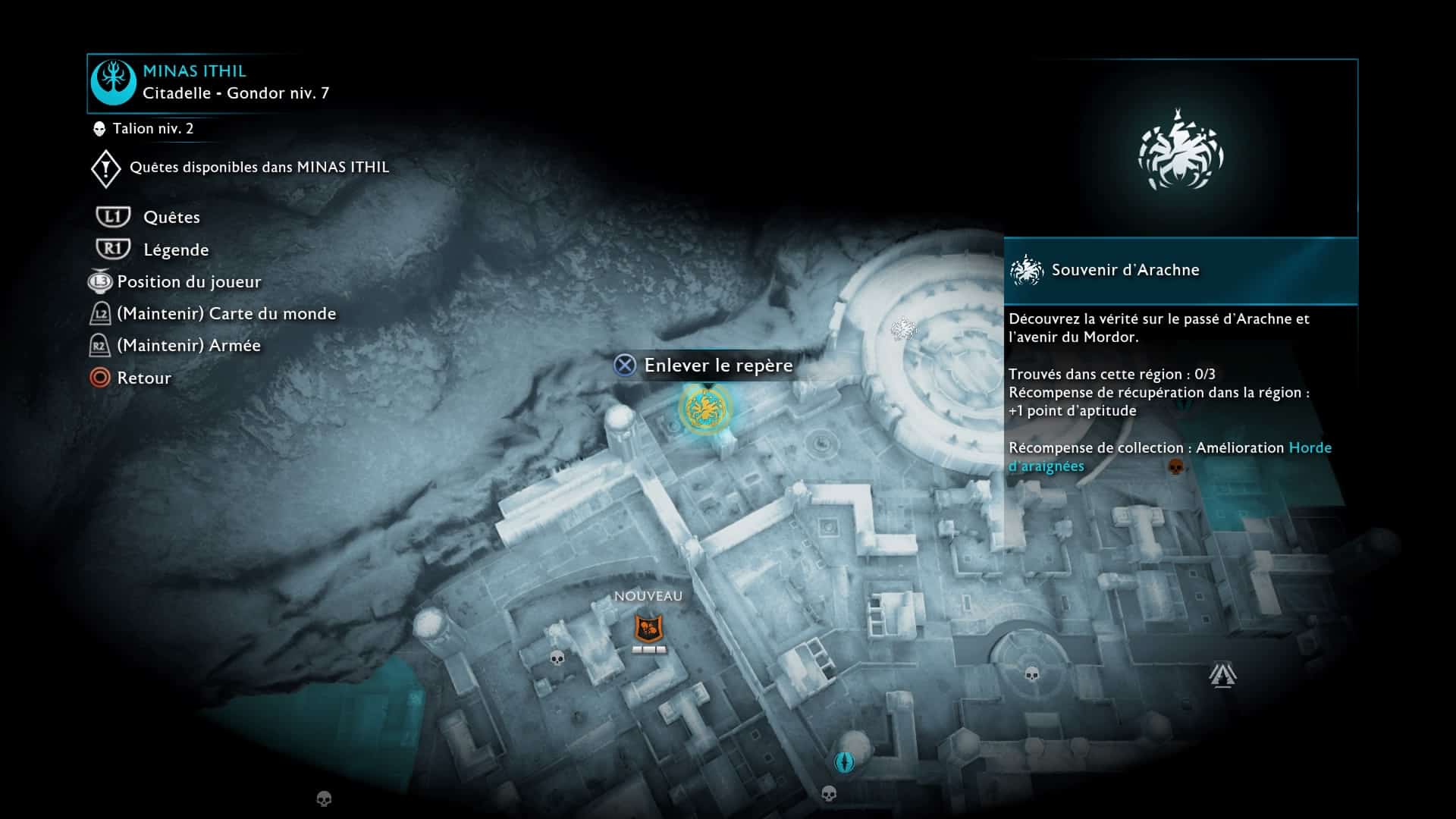The width and height of the screenshot is (1456, 819).
Task: Select the blue oval gate marker
Action: 844,761
